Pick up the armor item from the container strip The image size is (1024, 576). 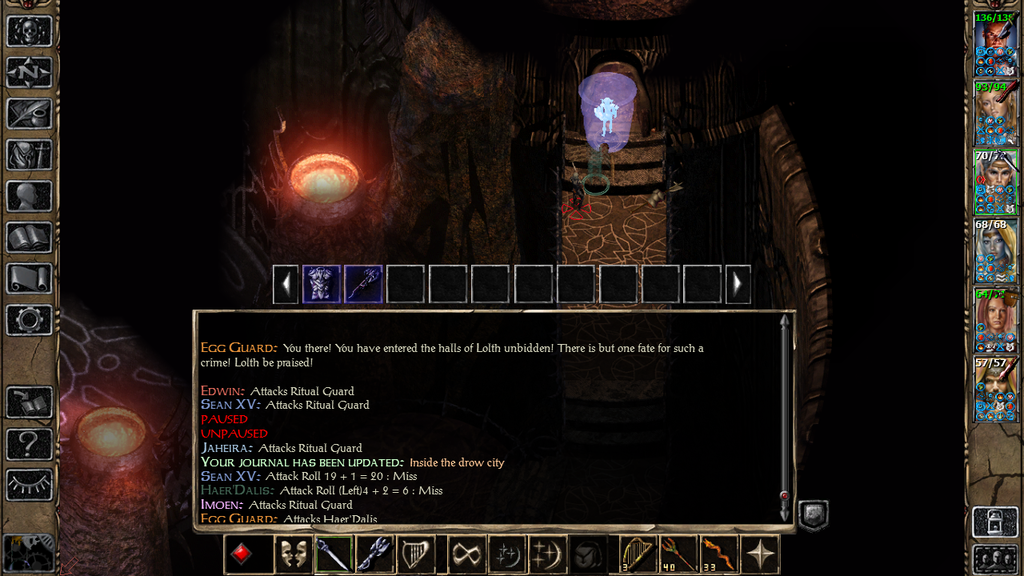pyautogui.click(x=321, y=284)
